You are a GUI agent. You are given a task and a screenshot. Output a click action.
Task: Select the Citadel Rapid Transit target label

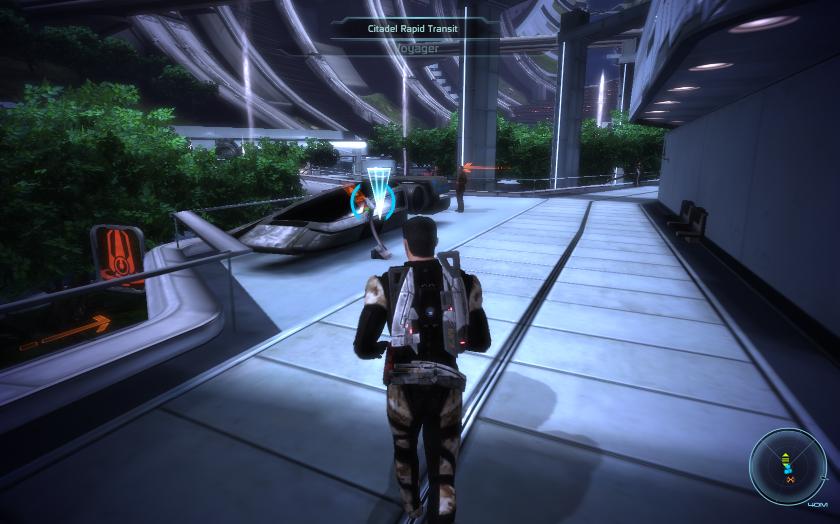point(417,28)
